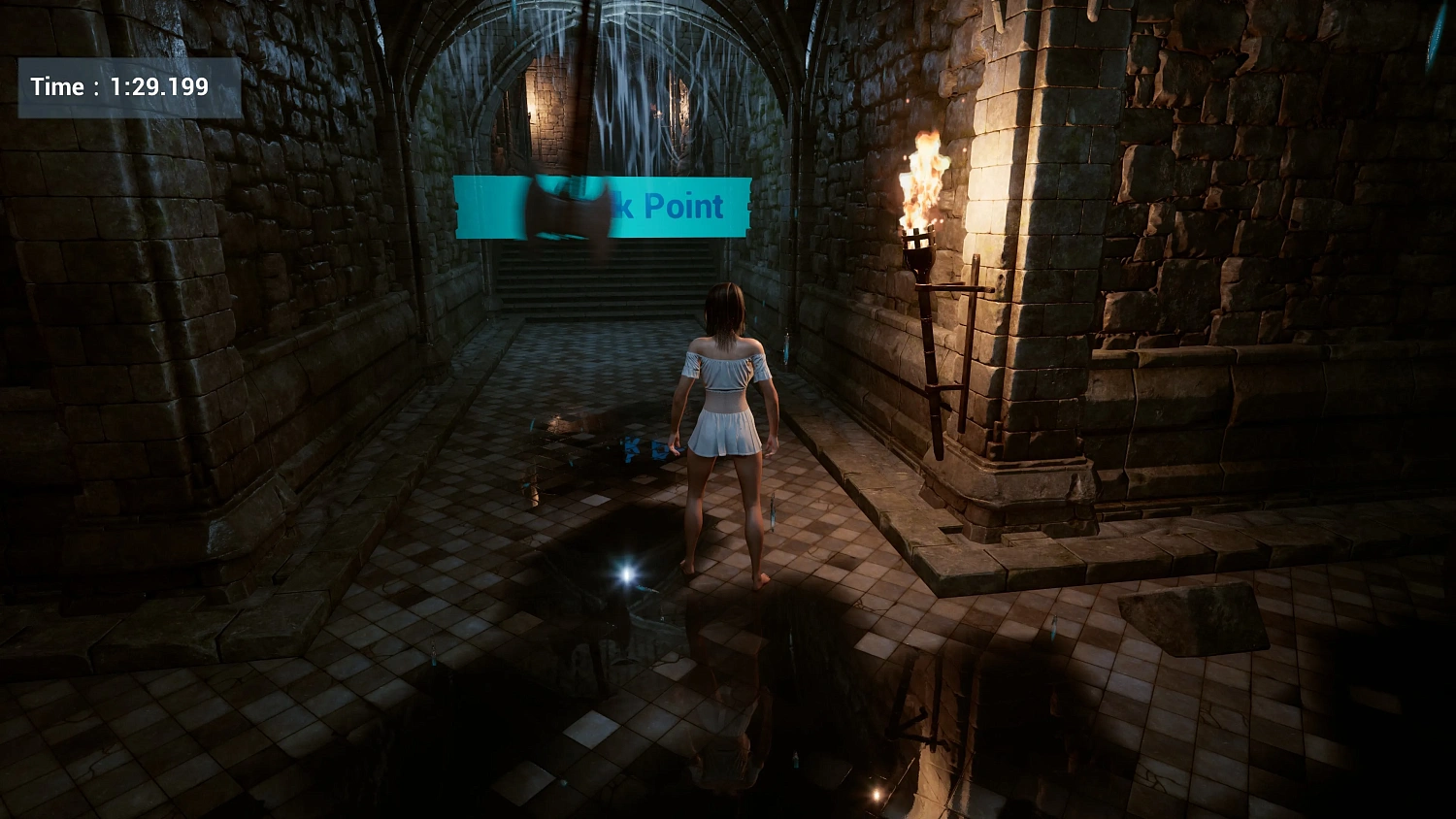Viewport: 1456px width, 819px height.
Task: Select the teal Check Point banner
Action: pyautogui.click(x=602, y=206)
